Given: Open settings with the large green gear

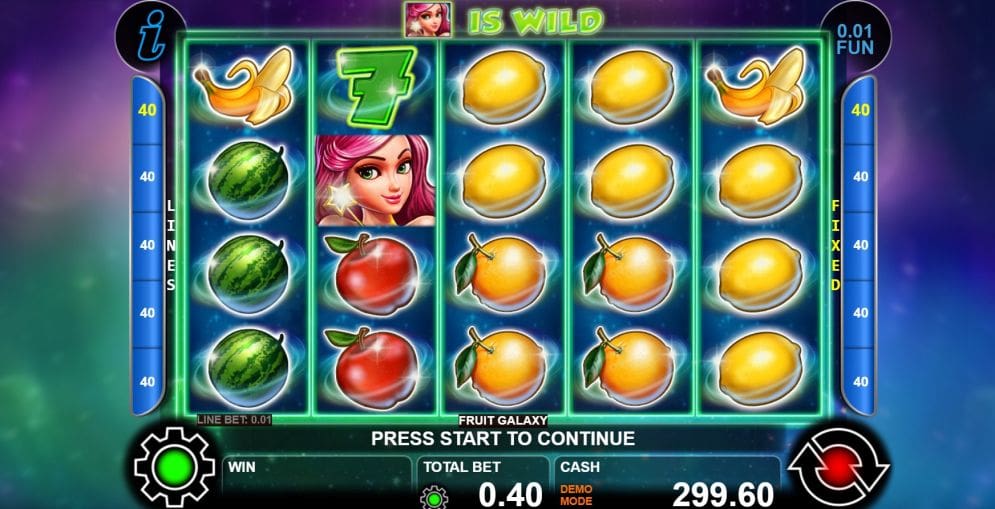Looking at the screenshot, I should (174, 467).
